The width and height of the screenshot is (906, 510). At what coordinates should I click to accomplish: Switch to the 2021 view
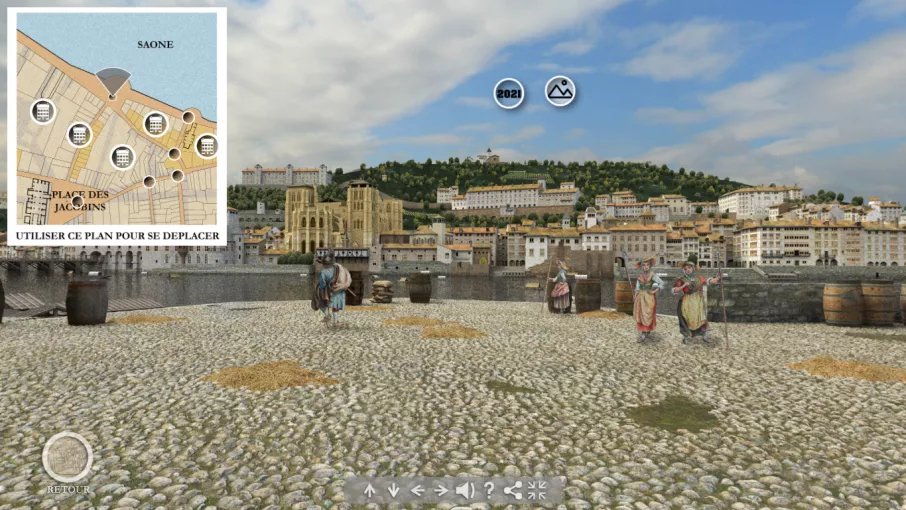(x=509, y=93)
